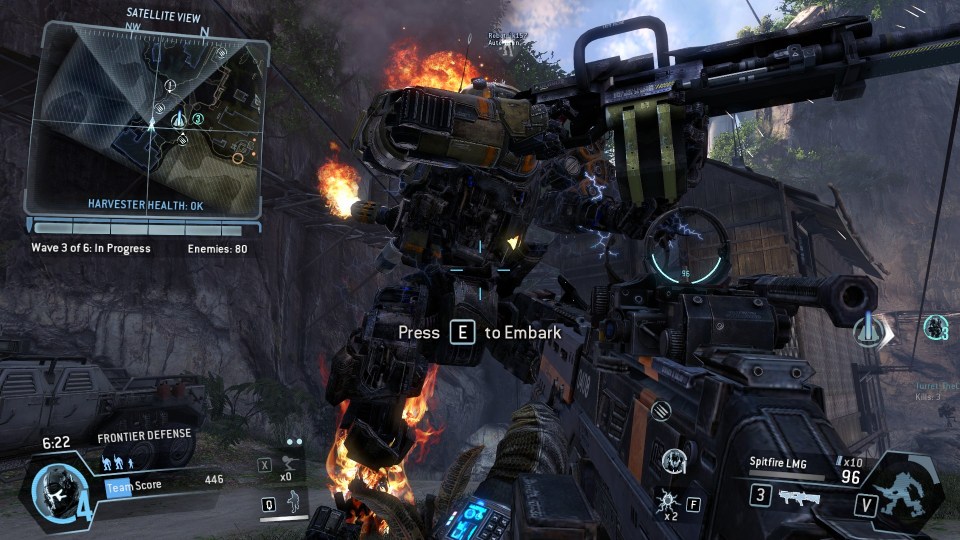960x540 pixels.
Task: Select the harvester objective waypoint icon
Action: (869, 331)
